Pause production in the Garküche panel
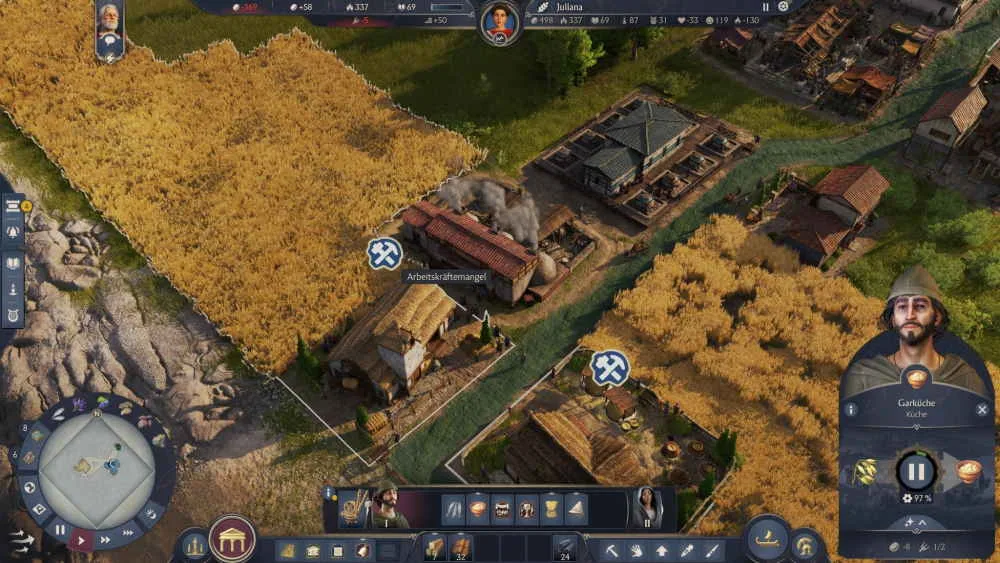The image size is (1000, 563). point(915,470)
